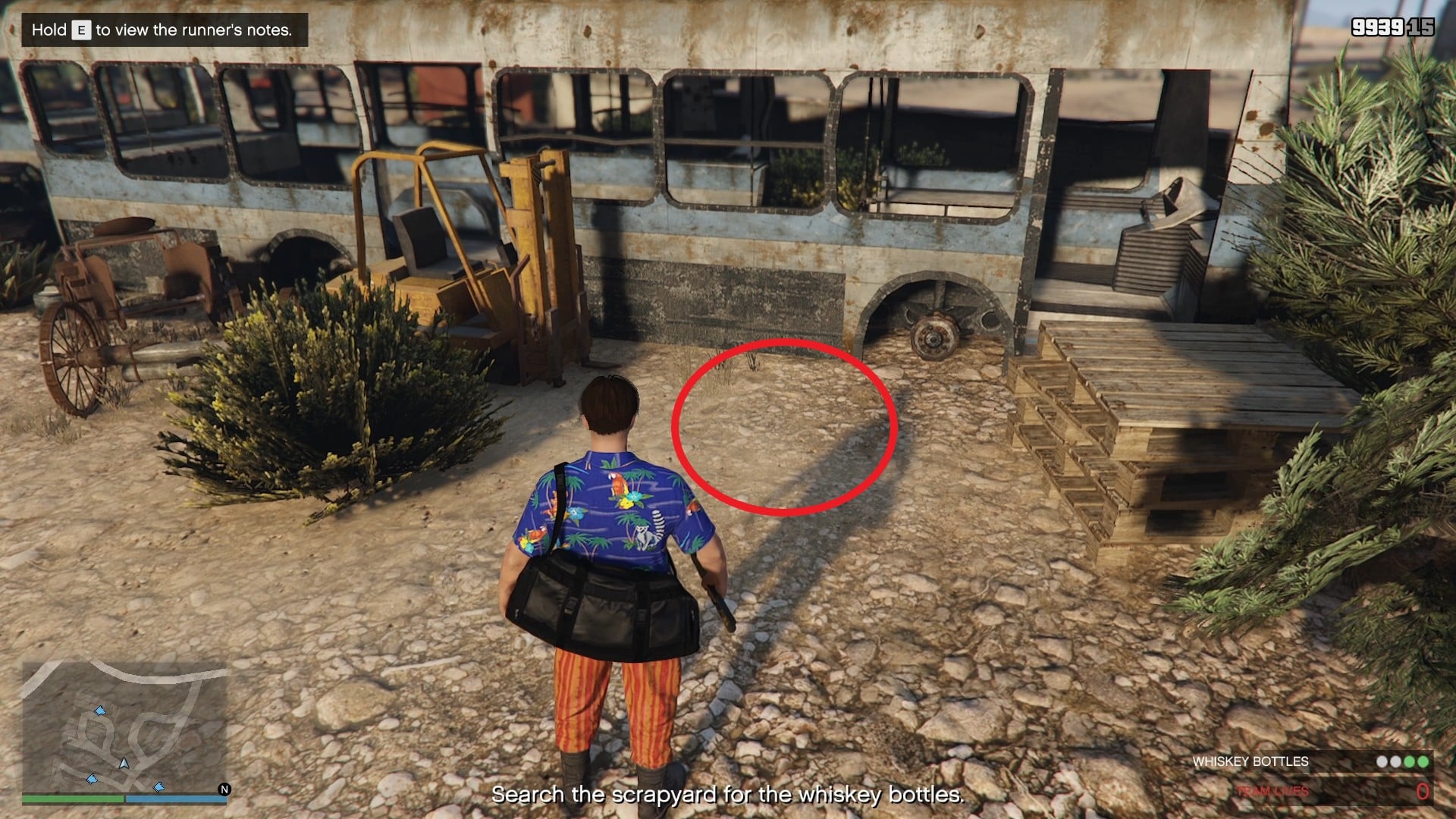
Task: Click the leftmost collection progress dot
Action: (1382, 761)
